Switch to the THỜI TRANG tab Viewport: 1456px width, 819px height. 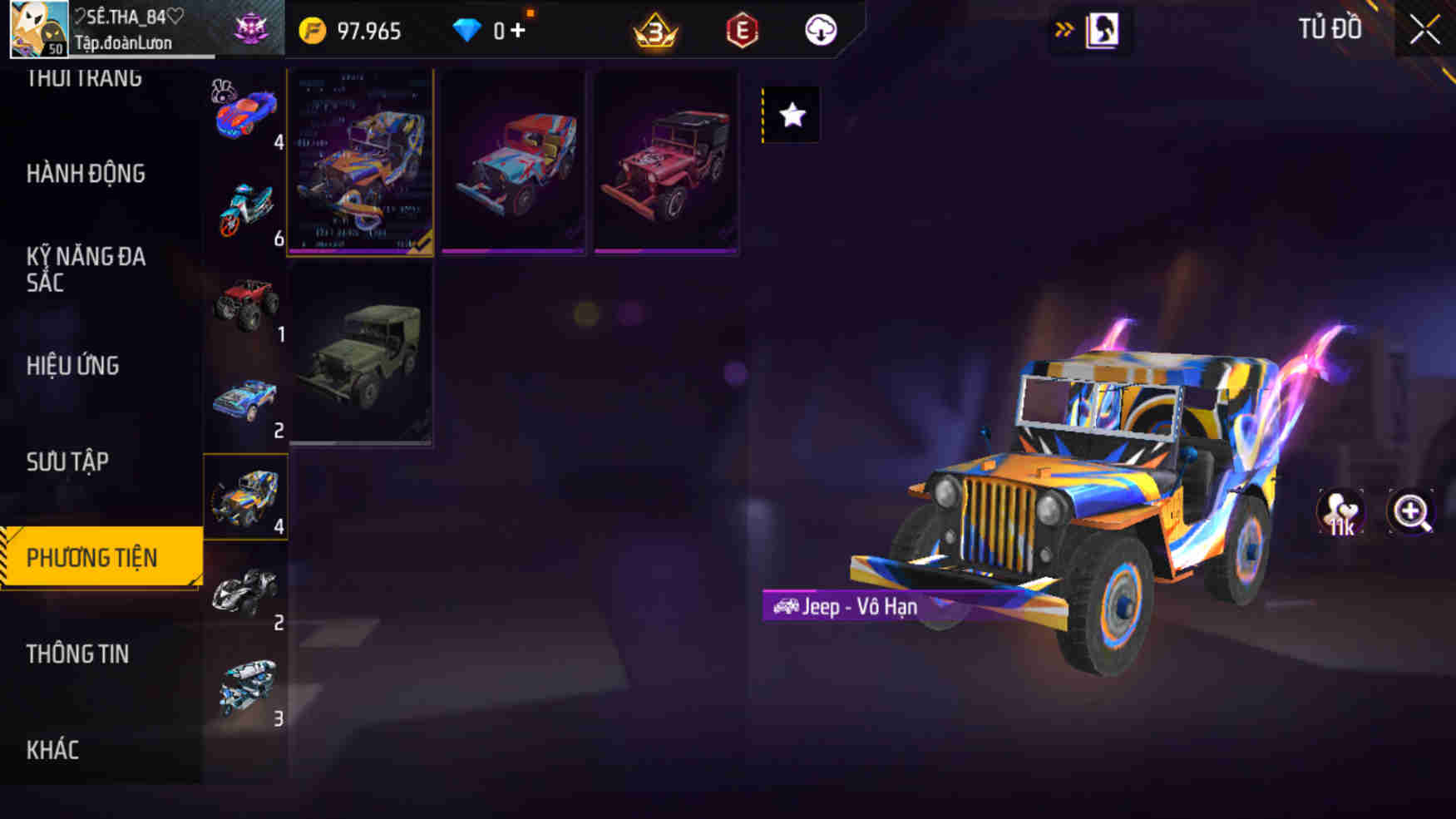click(86, 77)
